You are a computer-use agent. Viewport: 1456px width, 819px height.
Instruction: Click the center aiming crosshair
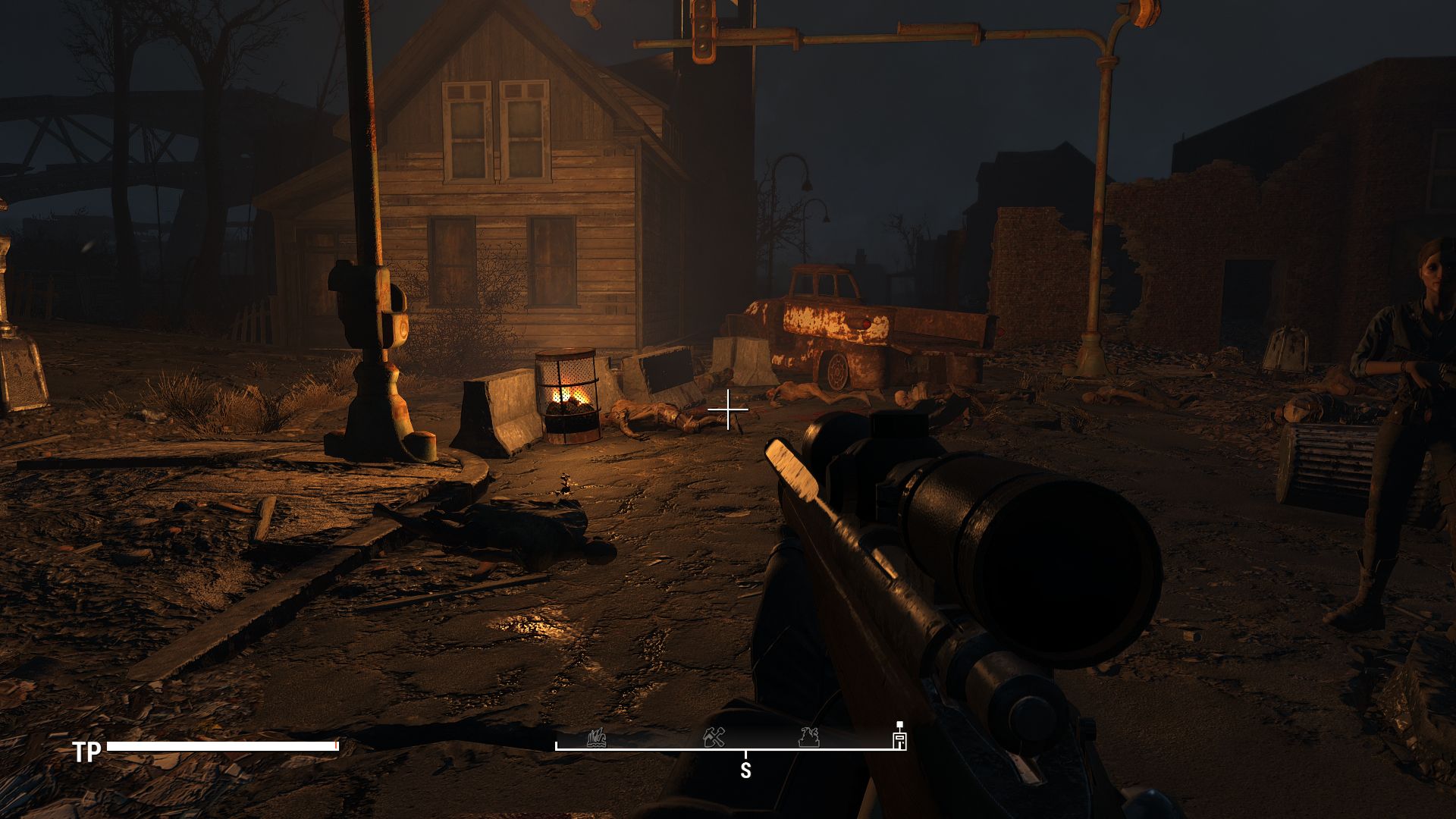[x=728, y=409]
